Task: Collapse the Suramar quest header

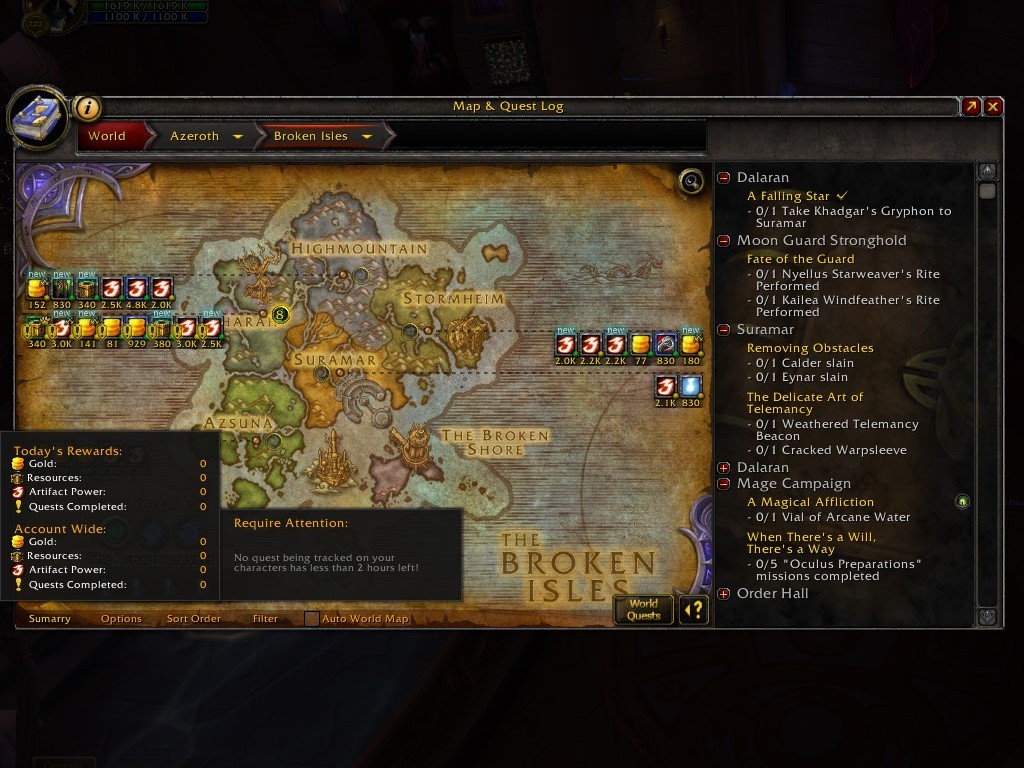Action: [x=724, y=330]
